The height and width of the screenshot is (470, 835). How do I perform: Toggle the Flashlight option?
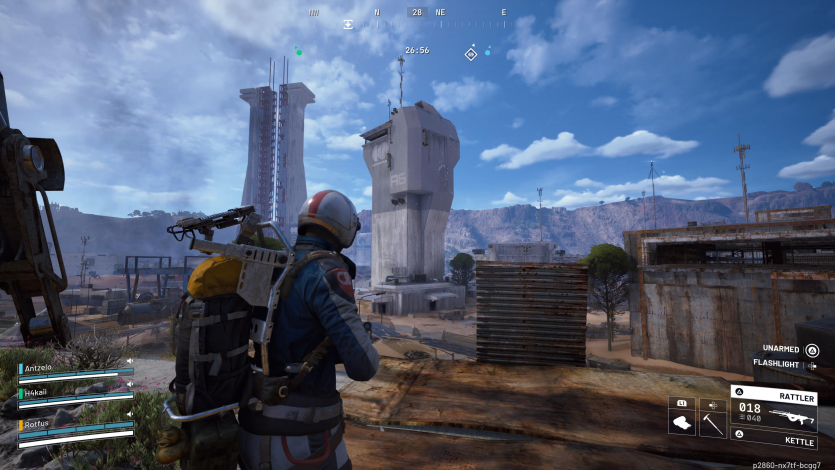pos(781,364)
